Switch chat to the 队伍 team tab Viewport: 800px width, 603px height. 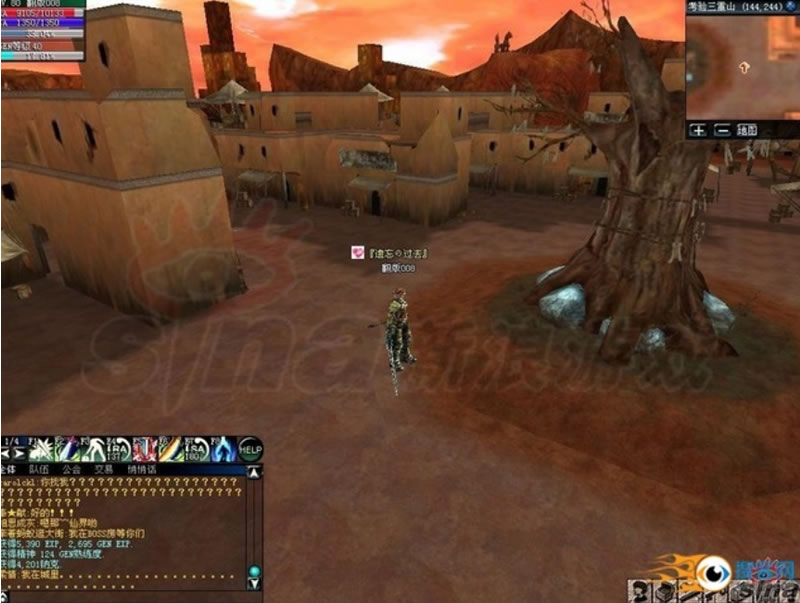point(37,468)
